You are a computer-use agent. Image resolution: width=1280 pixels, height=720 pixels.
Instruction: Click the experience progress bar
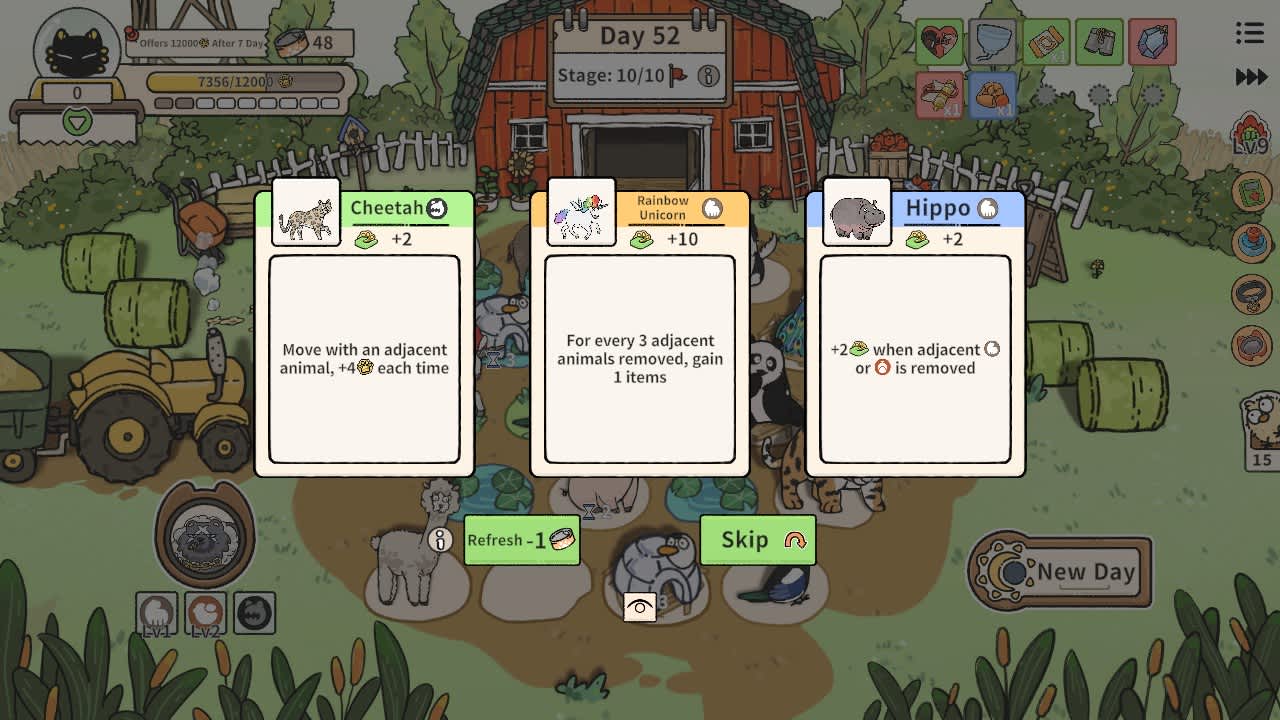point(243,83)
